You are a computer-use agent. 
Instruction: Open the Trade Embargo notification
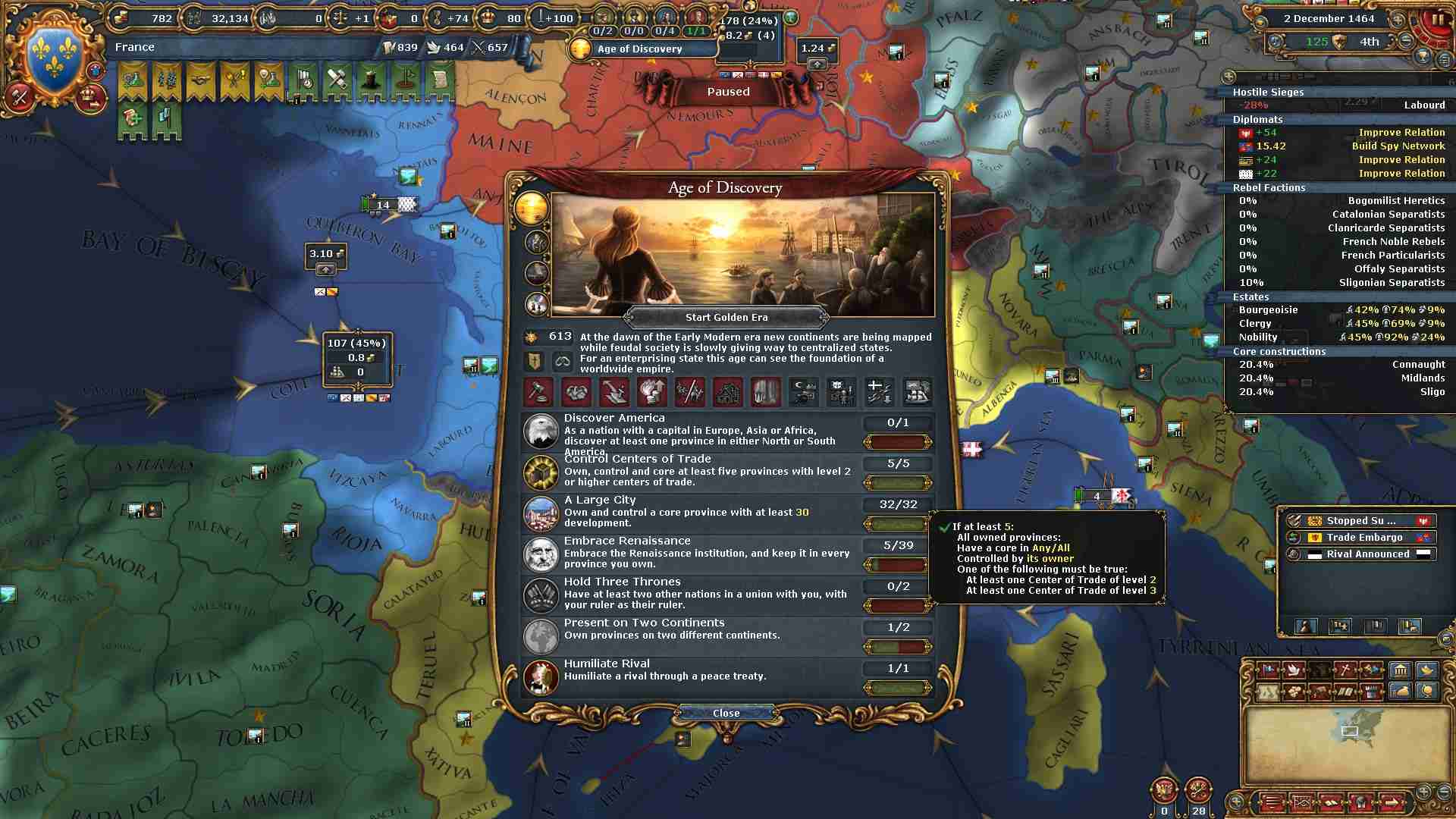click(1359, 538)
